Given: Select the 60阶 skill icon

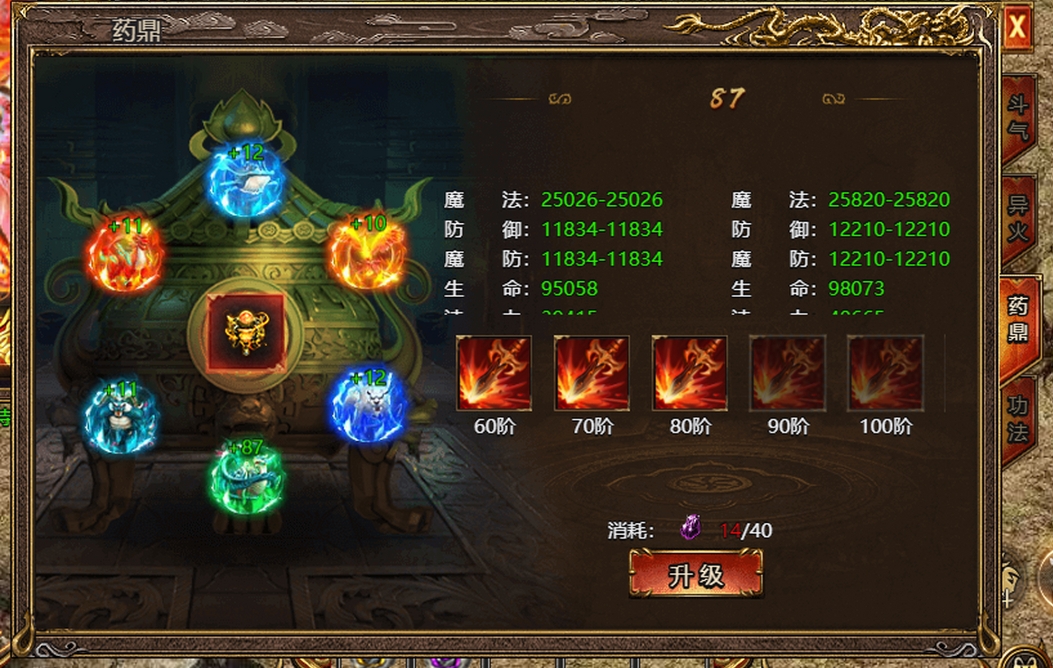Looking at the screenshot, I should (494, 373).
